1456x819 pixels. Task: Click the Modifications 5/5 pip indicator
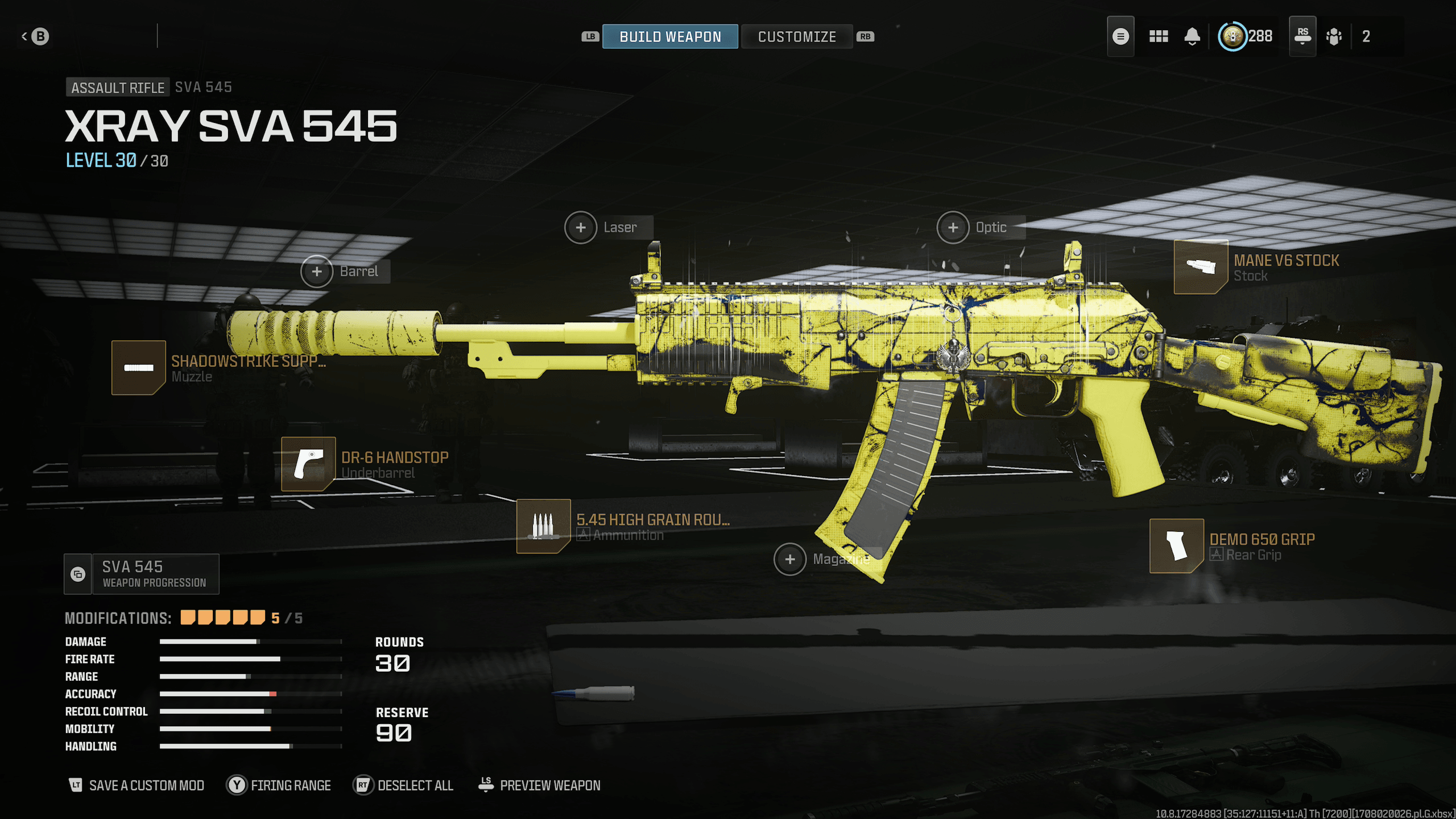[x=221, y=617]
